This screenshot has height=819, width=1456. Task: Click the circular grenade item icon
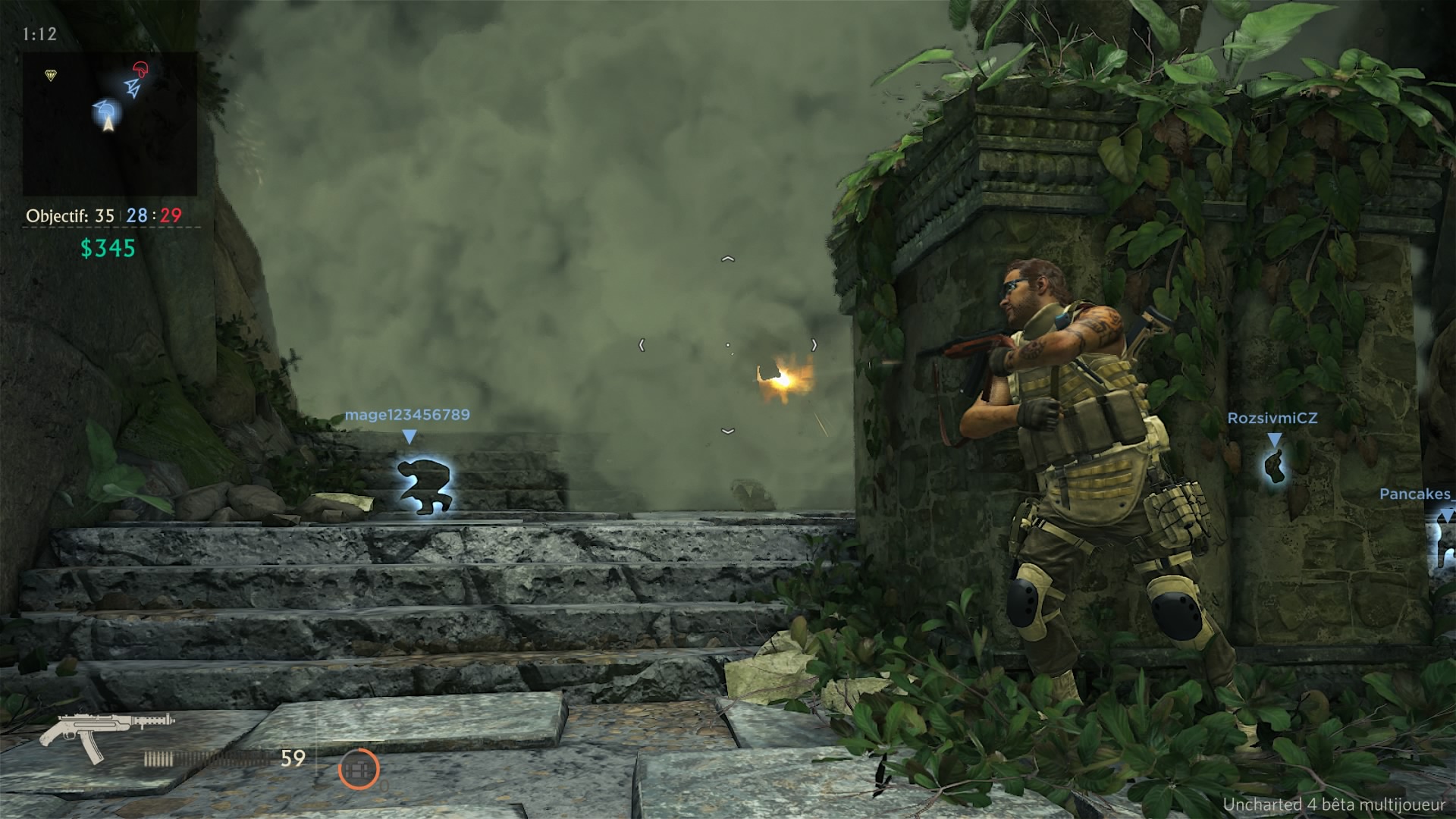(359, 769)
